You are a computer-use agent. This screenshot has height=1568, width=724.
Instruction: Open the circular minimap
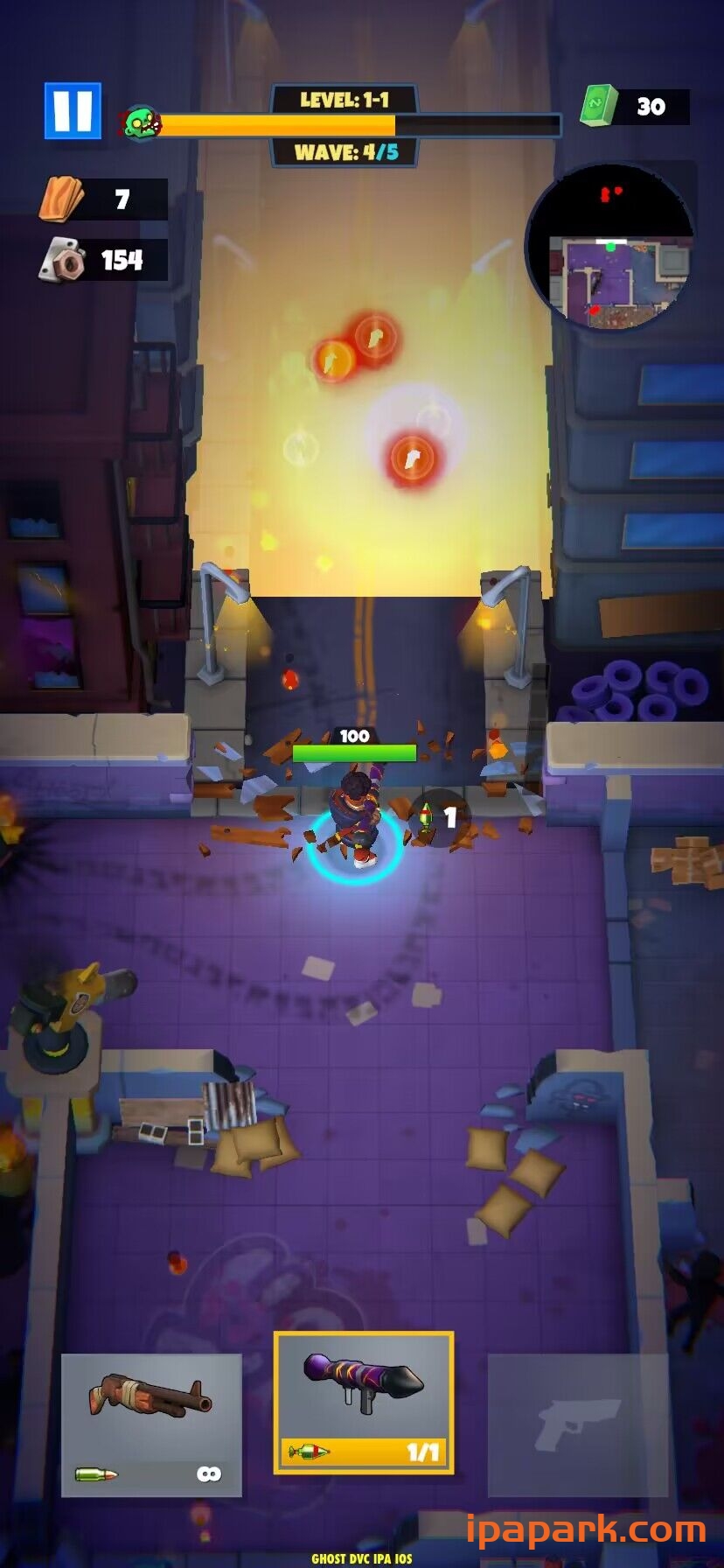pyautogui.click(x=610, y=248)
